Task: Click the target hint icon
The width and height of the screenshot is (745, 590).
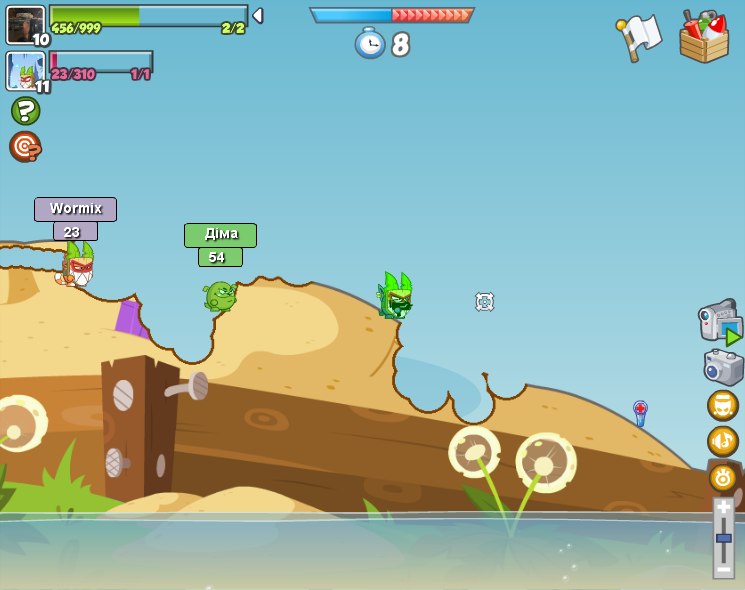Action: [25, 146]
